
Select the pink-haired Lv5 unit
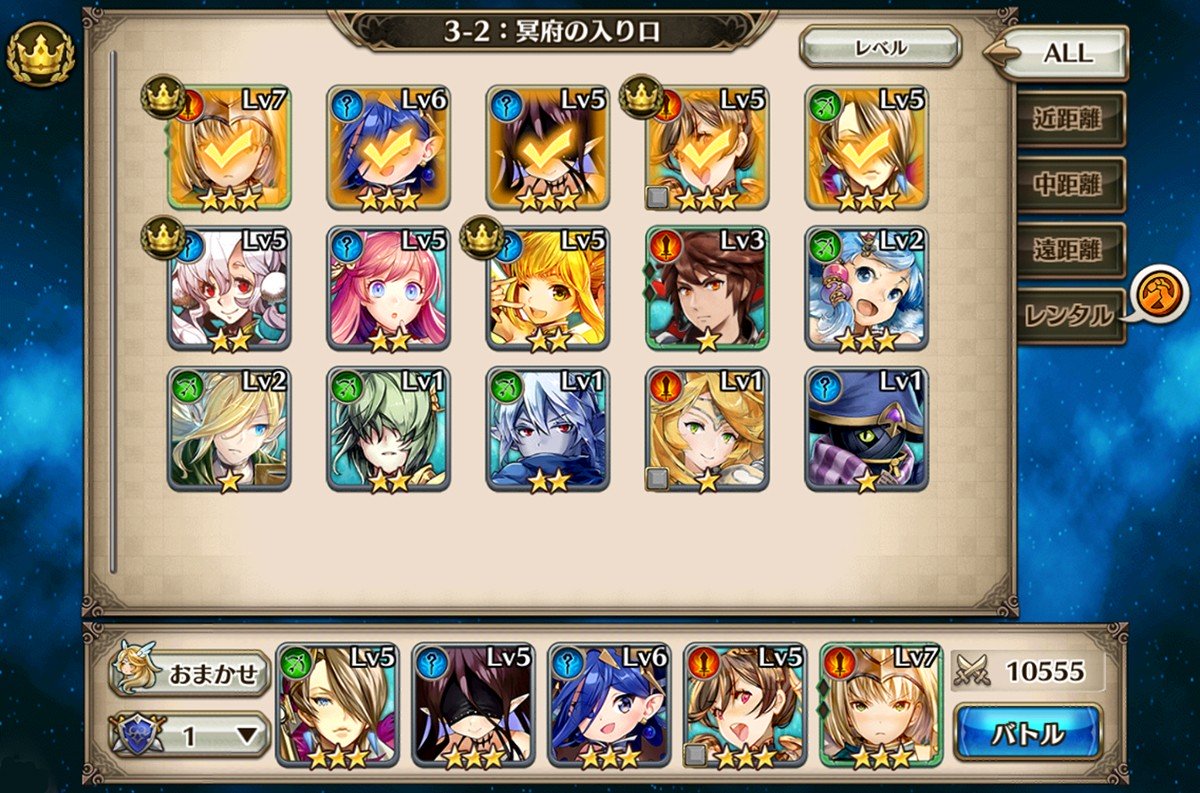click(388, 288)
